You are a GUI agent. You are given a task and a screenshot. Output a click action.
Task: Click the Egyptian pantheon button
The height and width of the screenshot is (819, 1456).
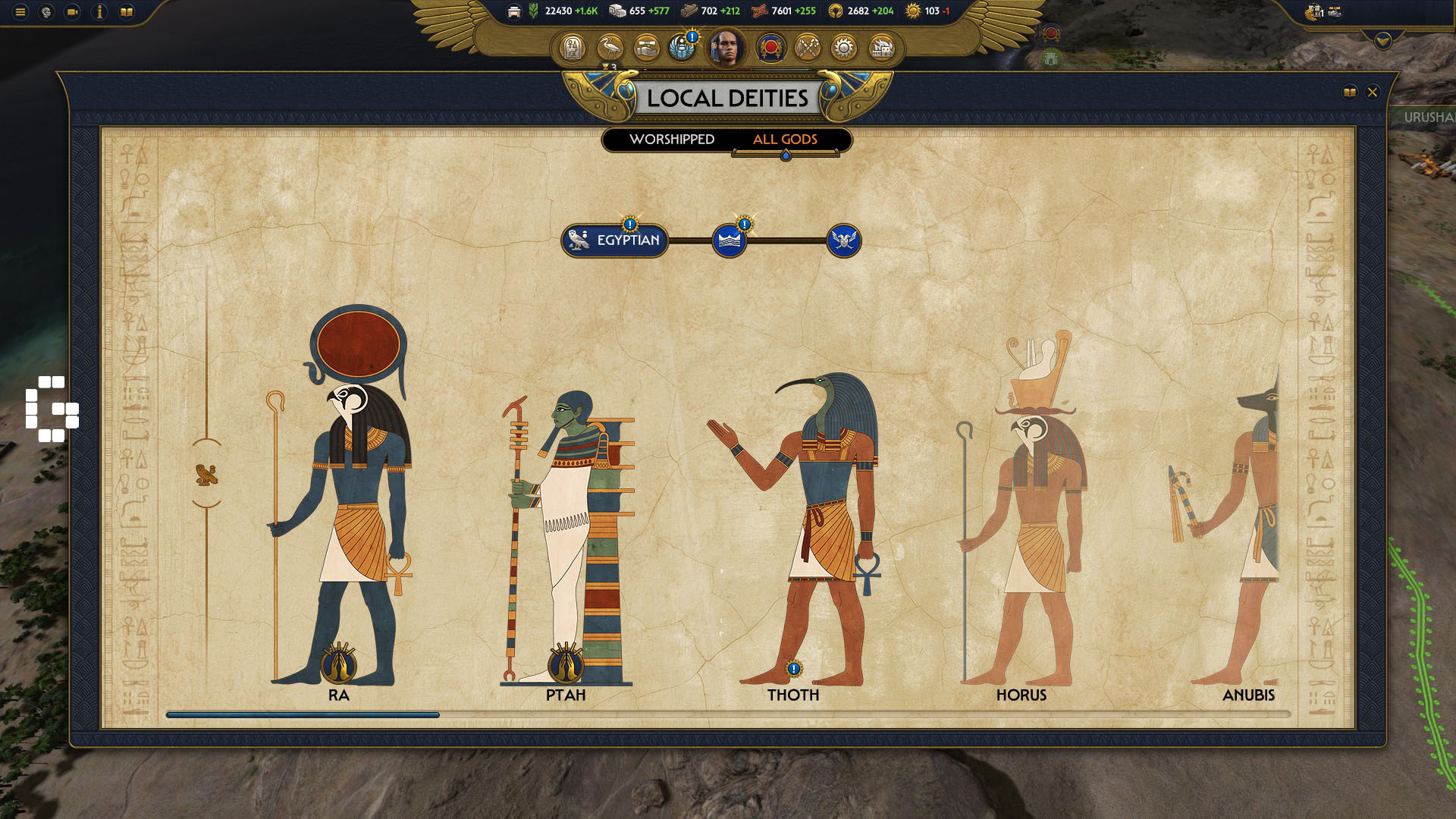[616, 241]
